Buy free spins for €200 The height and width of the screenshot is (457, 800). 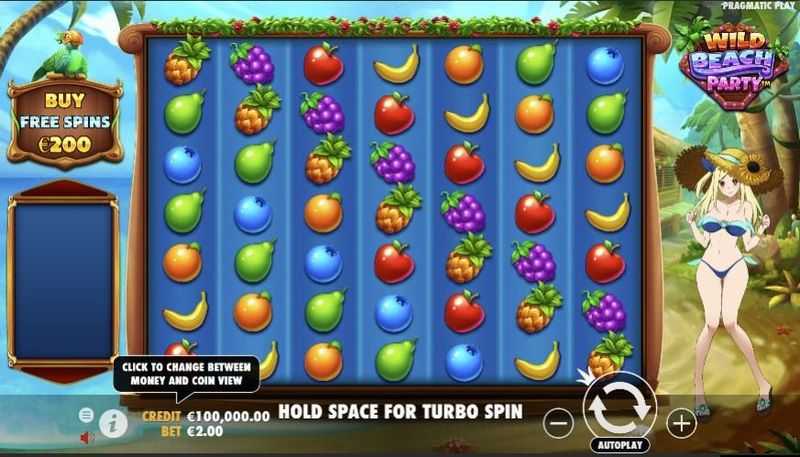click(65, 122)
